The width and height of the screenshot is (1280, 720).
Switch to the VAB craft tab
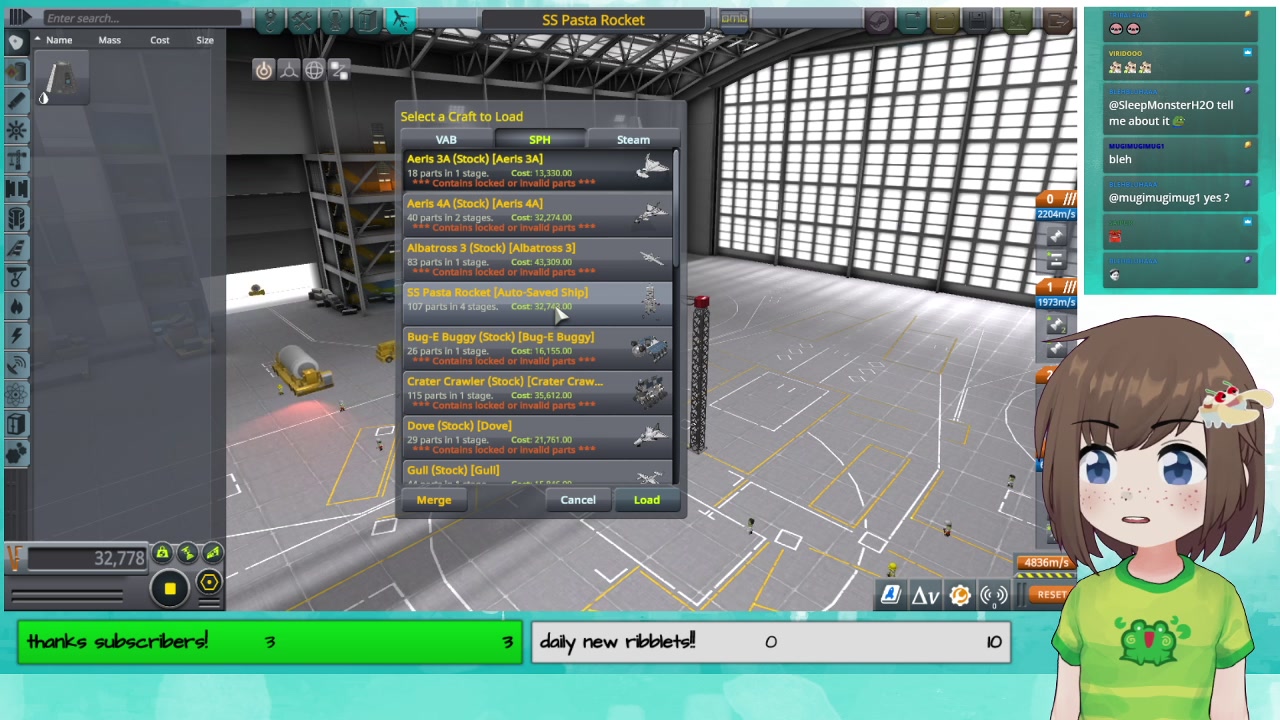pos(446,140)
